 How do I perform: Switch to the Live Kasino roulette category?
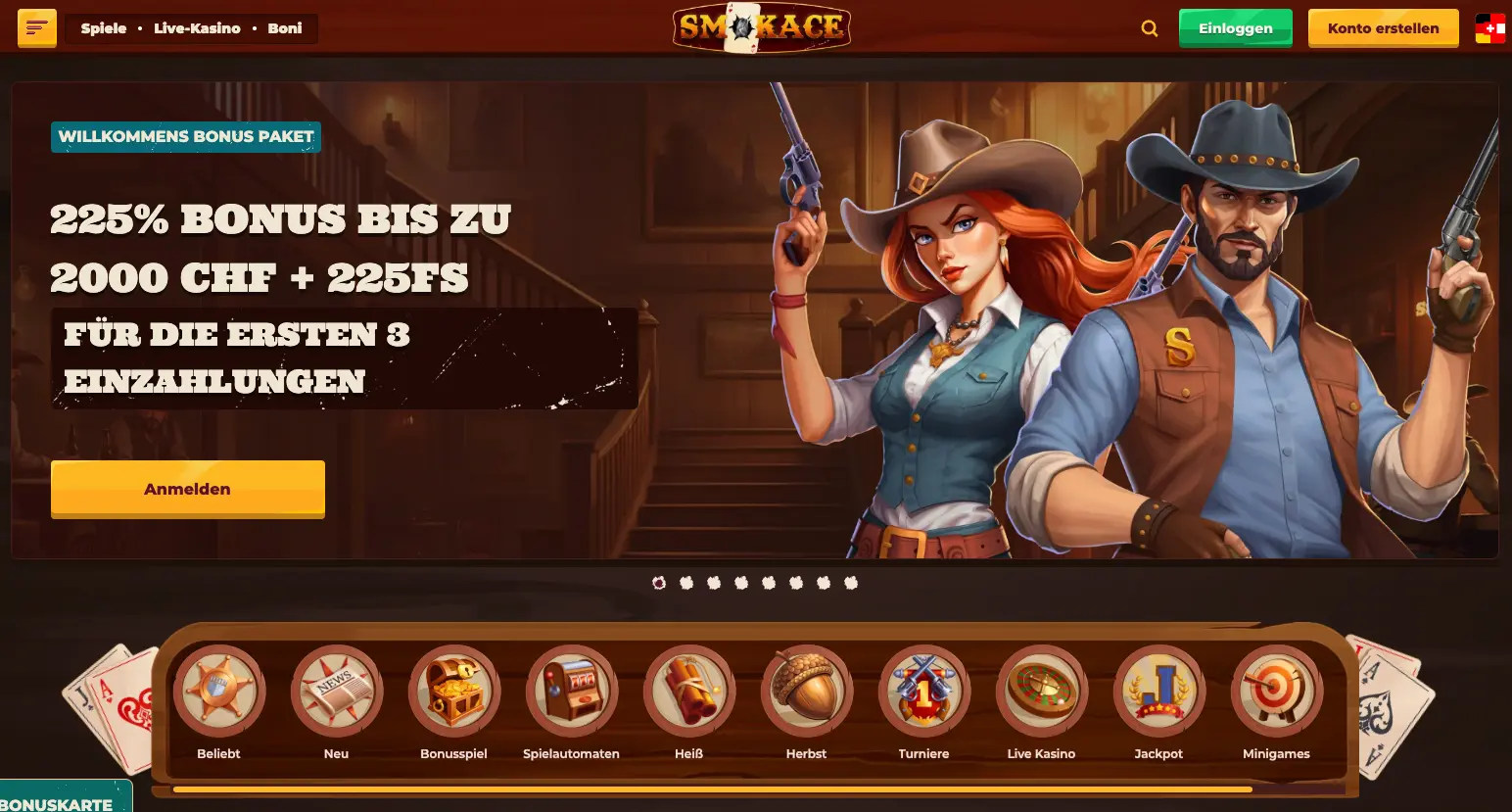point(1041,692)
